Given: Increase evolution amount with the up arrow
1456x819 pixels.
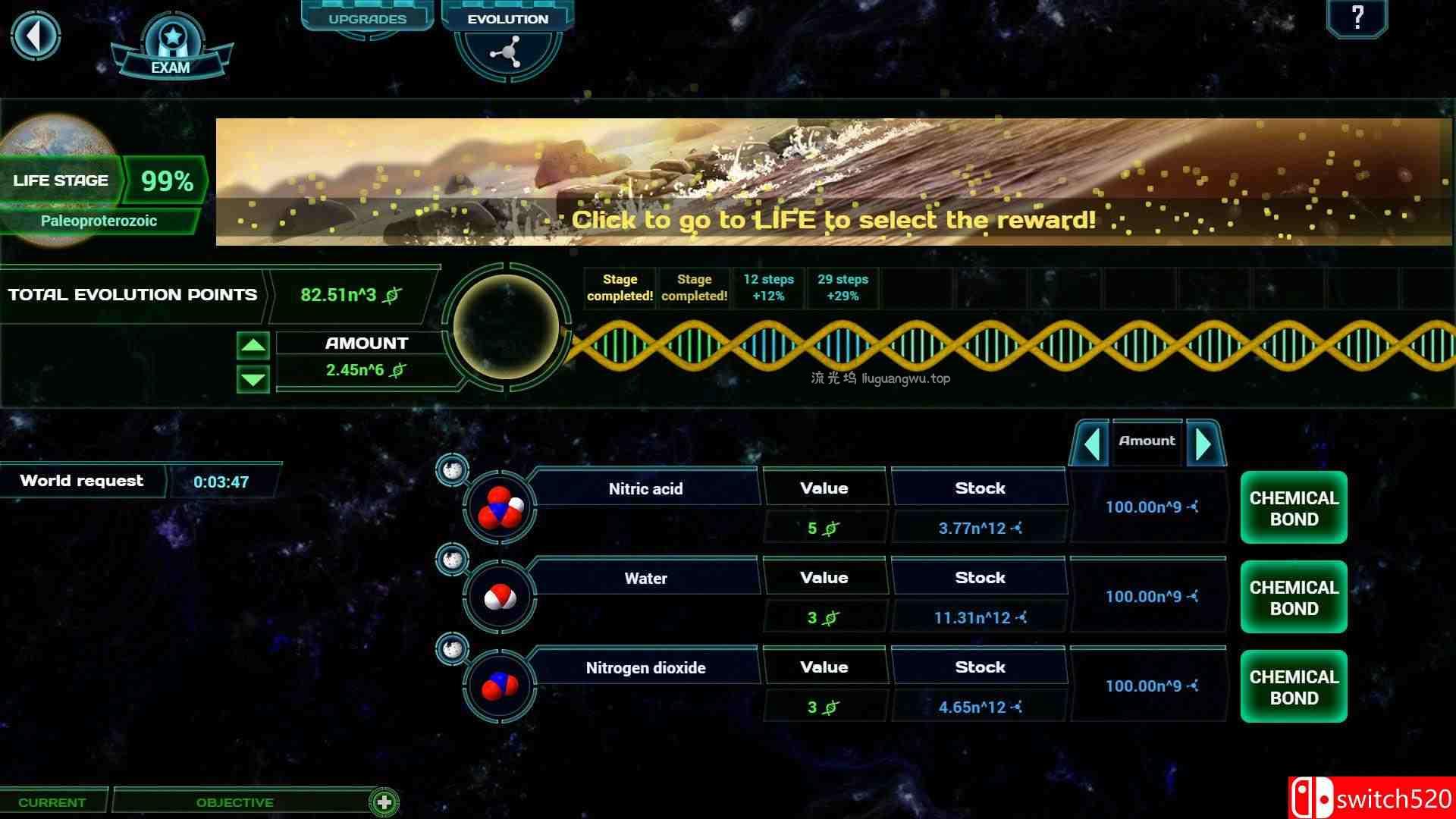Looking at the screenshot, I should click(x=253, y=347).
